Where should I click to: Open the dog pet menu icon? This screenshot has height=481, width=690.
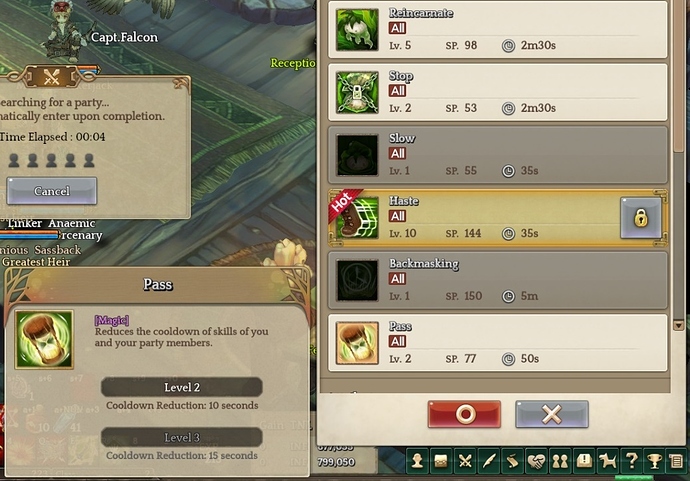[607, 461]
